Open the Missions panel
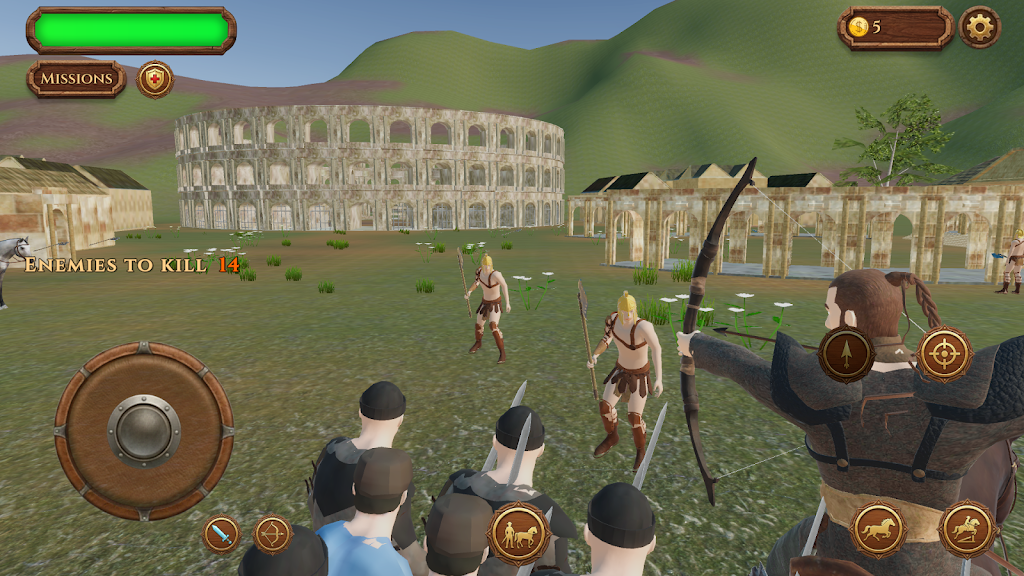The width and height of the screenshot is (1024, 576). pos(76,79)
